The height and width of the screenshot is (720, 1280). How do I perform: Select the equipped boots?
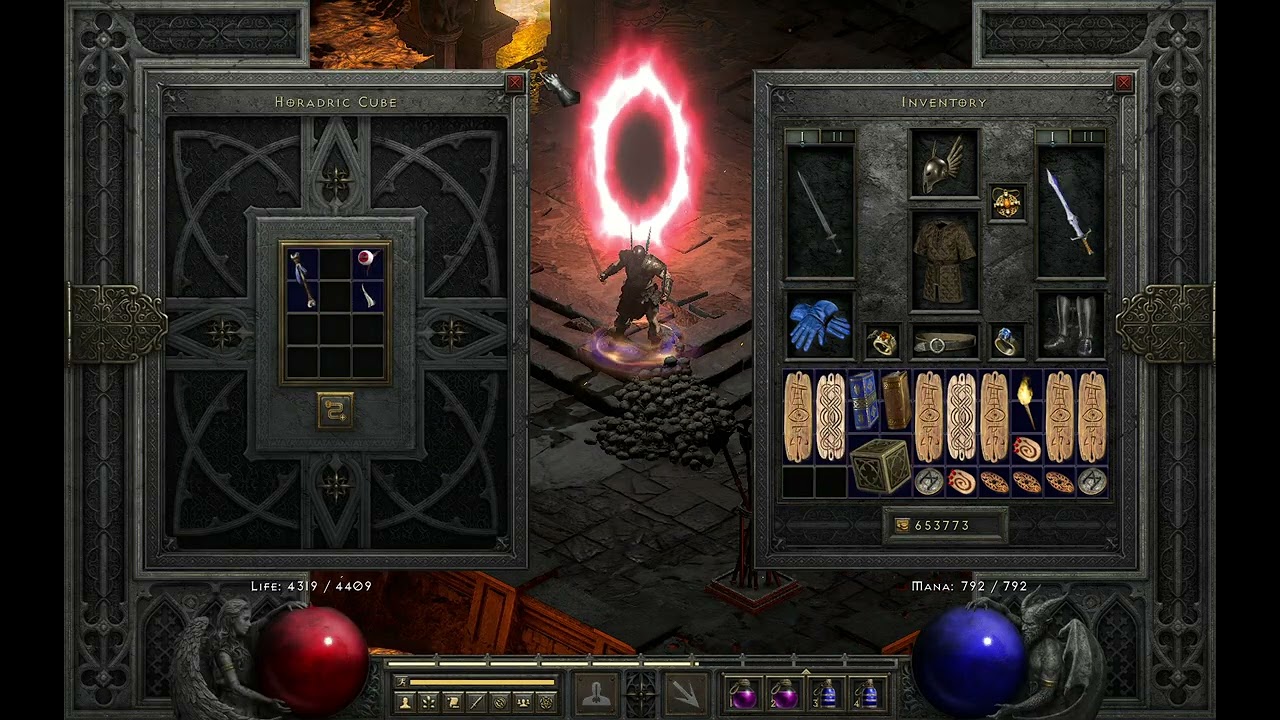(x=1070, y=325)
